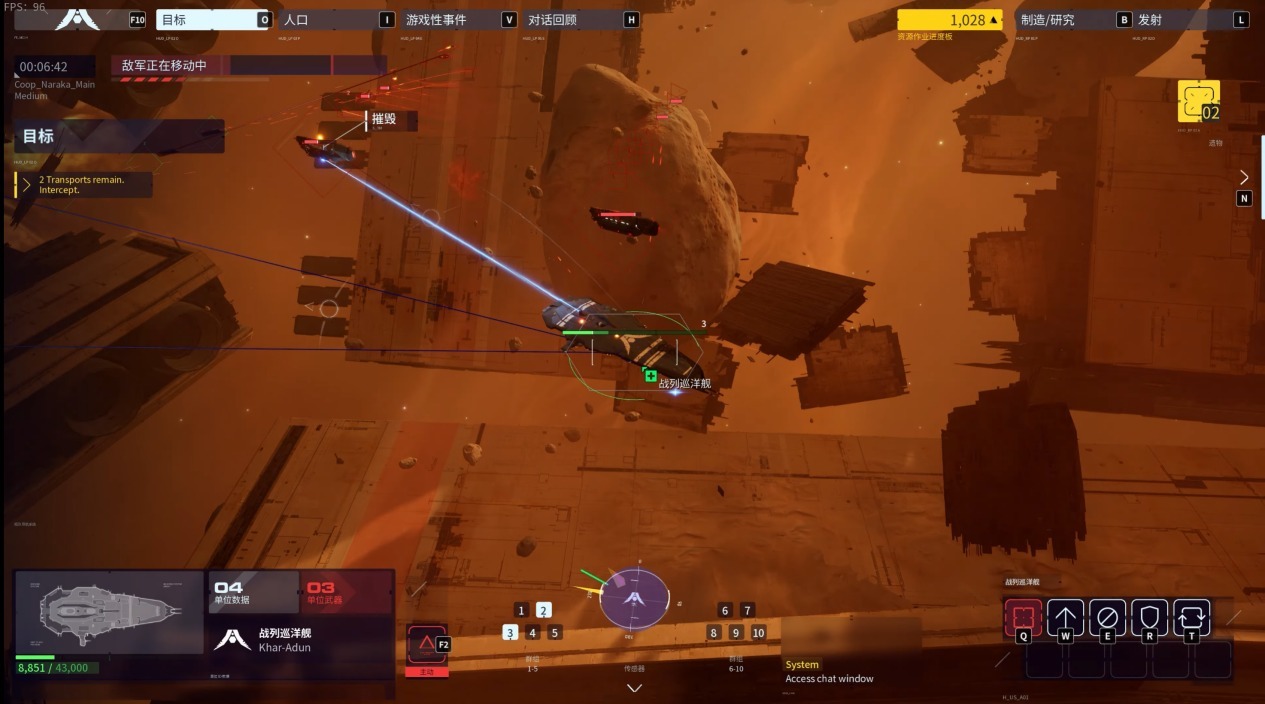1265x704 pixels.
Task: Click the faction emblem menu button
Action: coord(72,18)
